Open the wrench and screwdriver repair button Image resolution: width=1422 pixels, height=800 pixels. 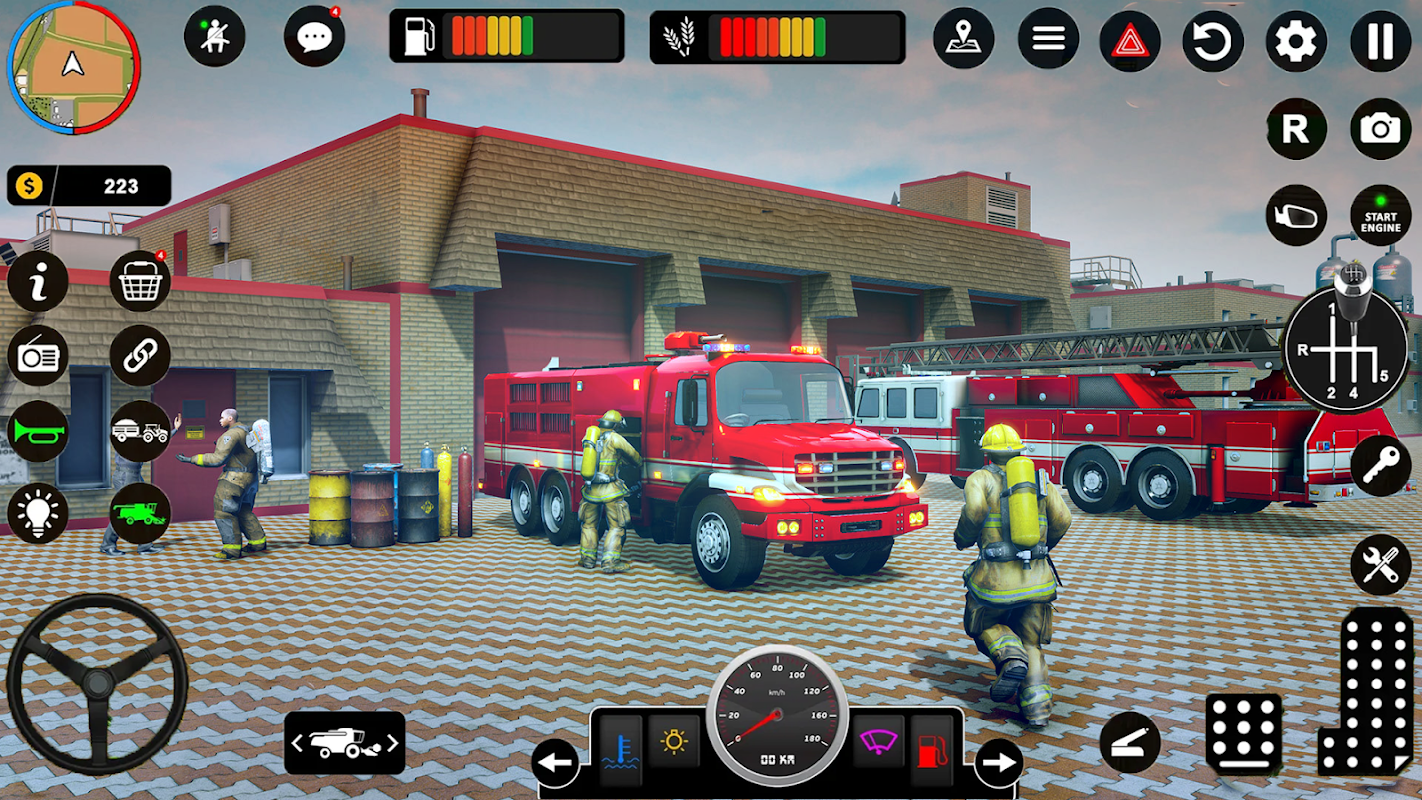(1381, 565)
